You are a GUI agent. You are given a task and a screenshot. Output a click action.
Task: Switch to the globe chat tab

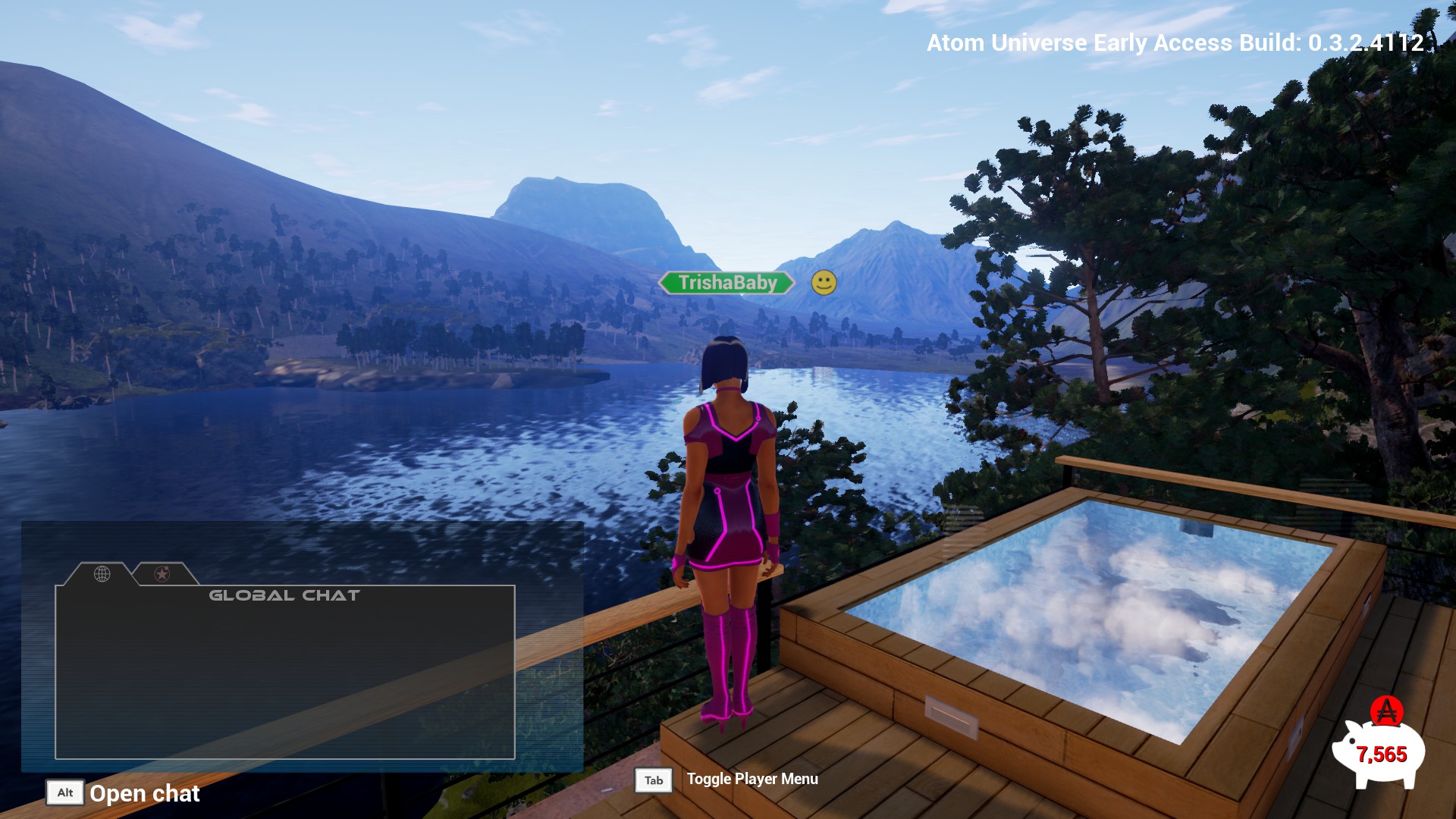click(x=102, y=574)
